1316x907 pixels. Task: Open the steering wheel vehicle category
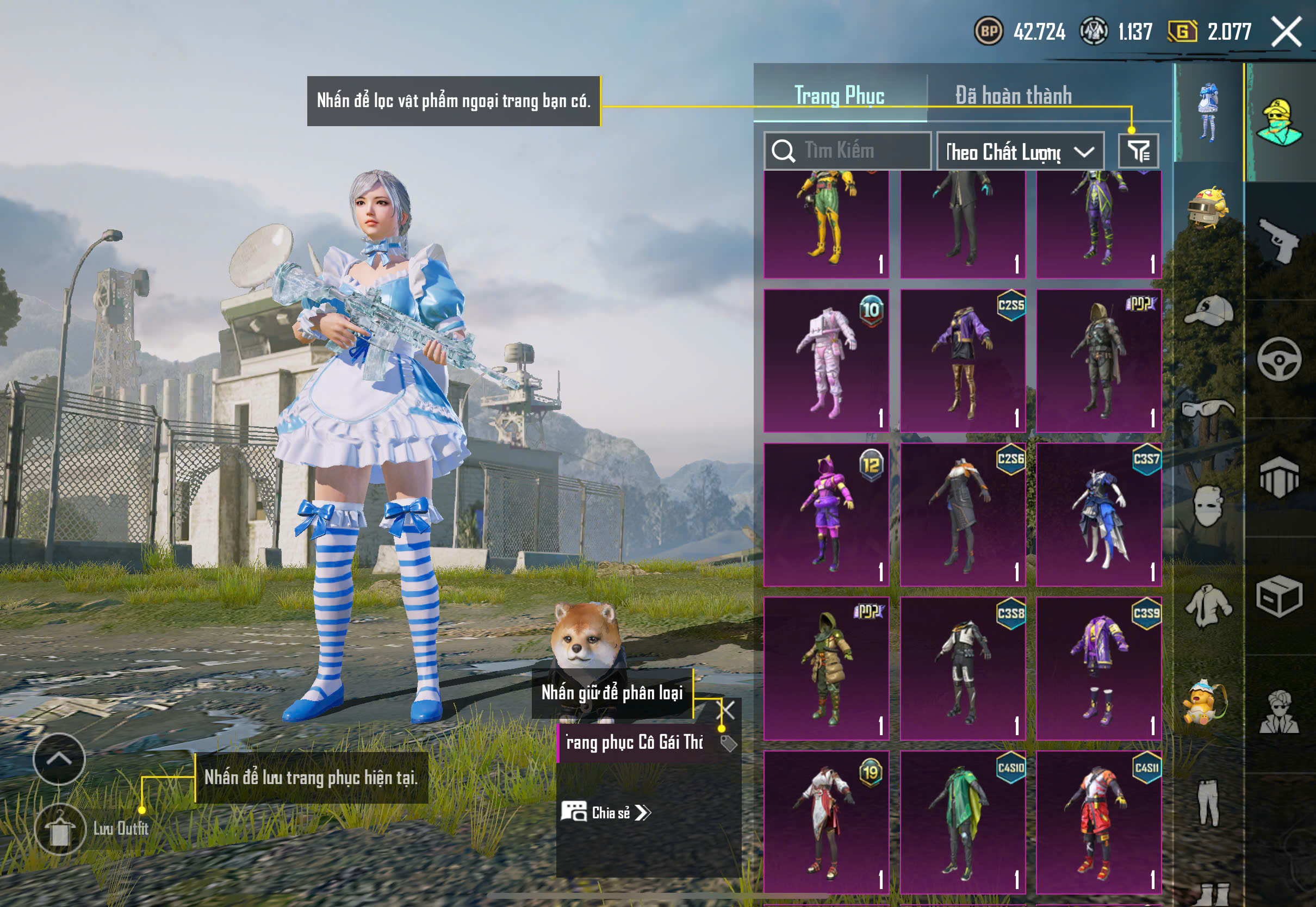[x=1280, y=359]
